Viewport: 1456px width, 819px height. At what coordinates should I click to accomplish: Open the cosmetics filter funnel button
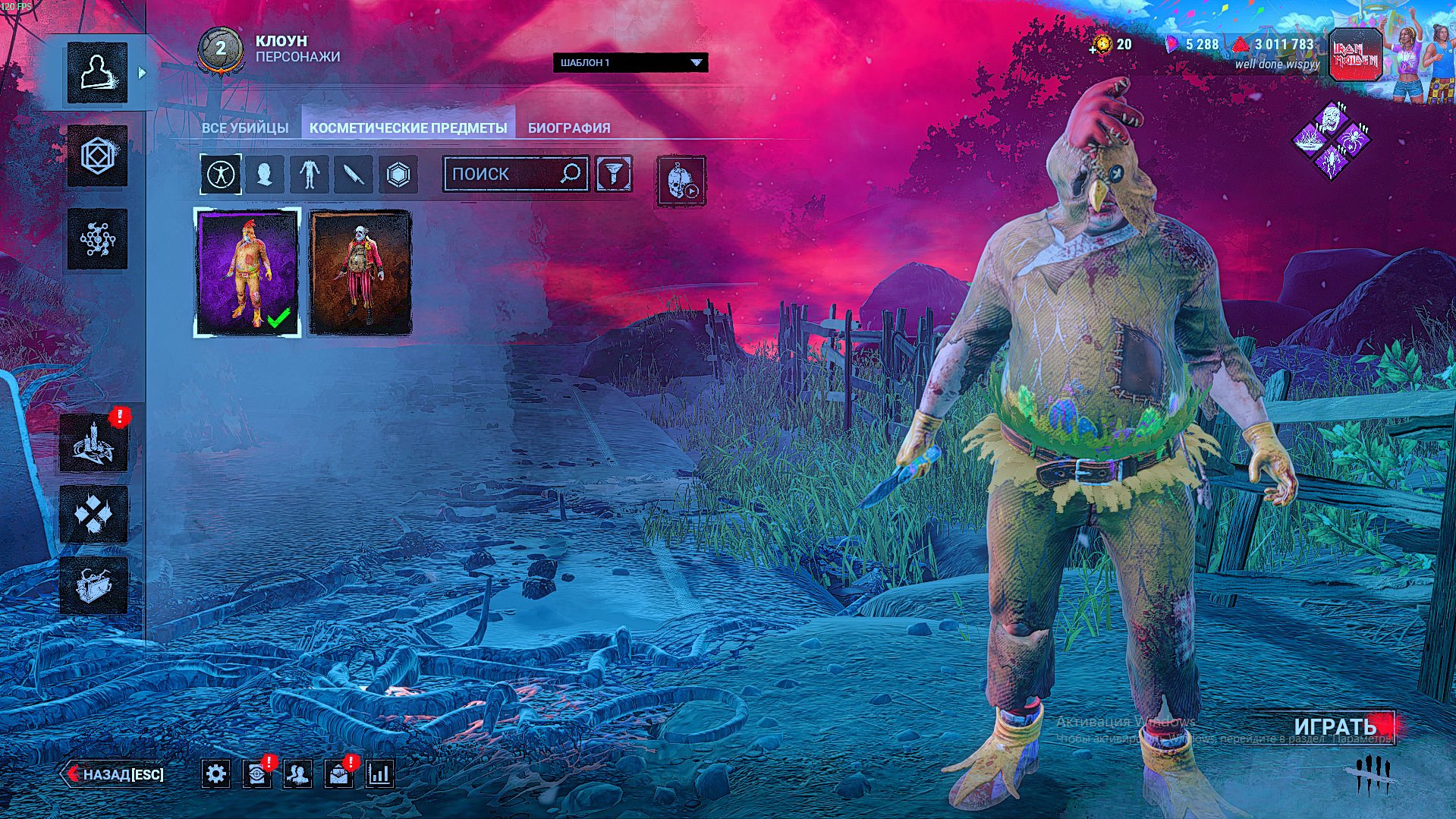click(614, 174)
